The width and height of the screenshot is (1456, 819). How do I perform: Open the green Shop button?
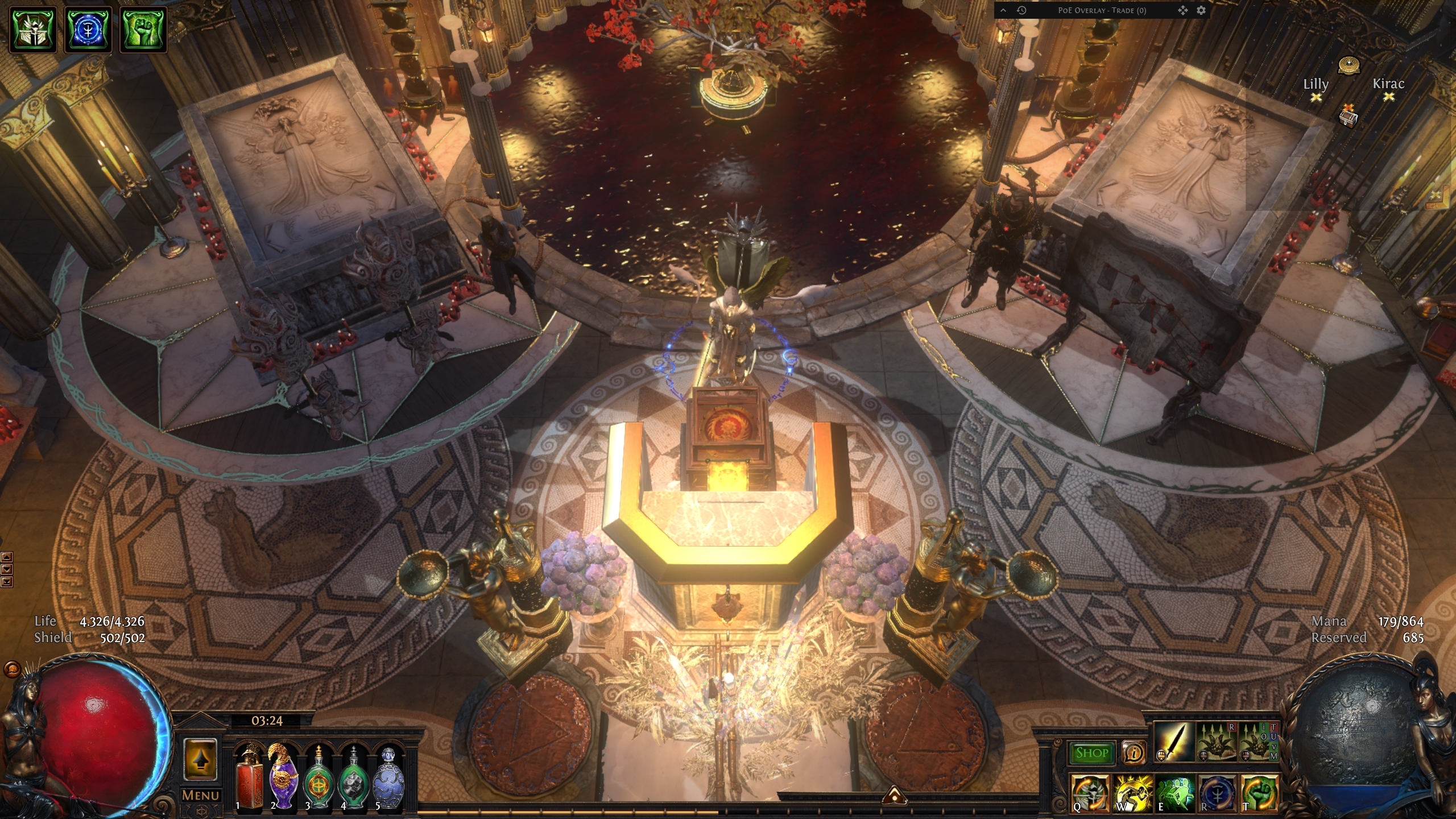tap(1091, 753)
